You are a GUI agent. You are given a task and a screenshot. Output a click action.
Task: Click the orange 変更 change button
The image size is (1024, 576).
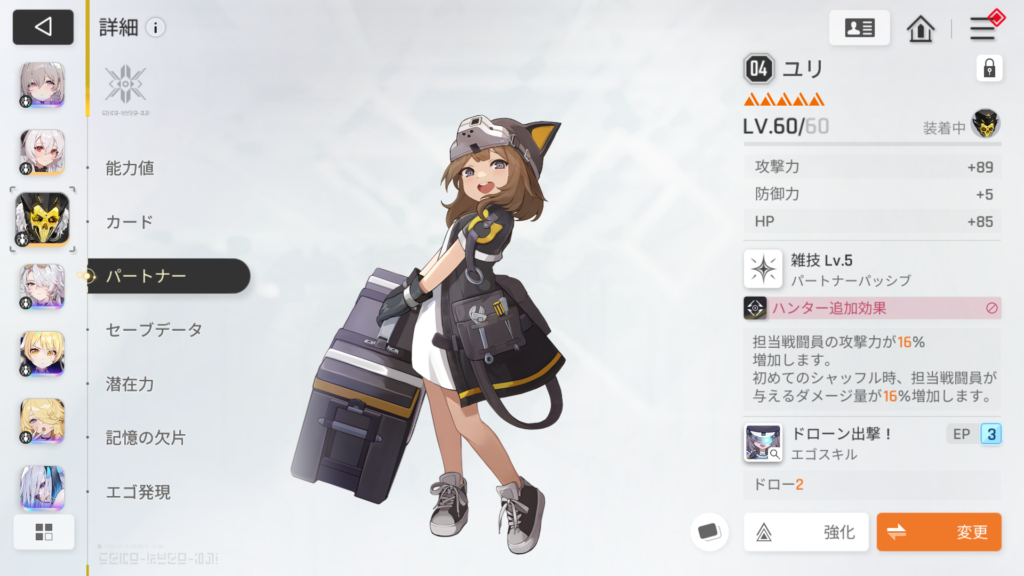click(938, 532)
